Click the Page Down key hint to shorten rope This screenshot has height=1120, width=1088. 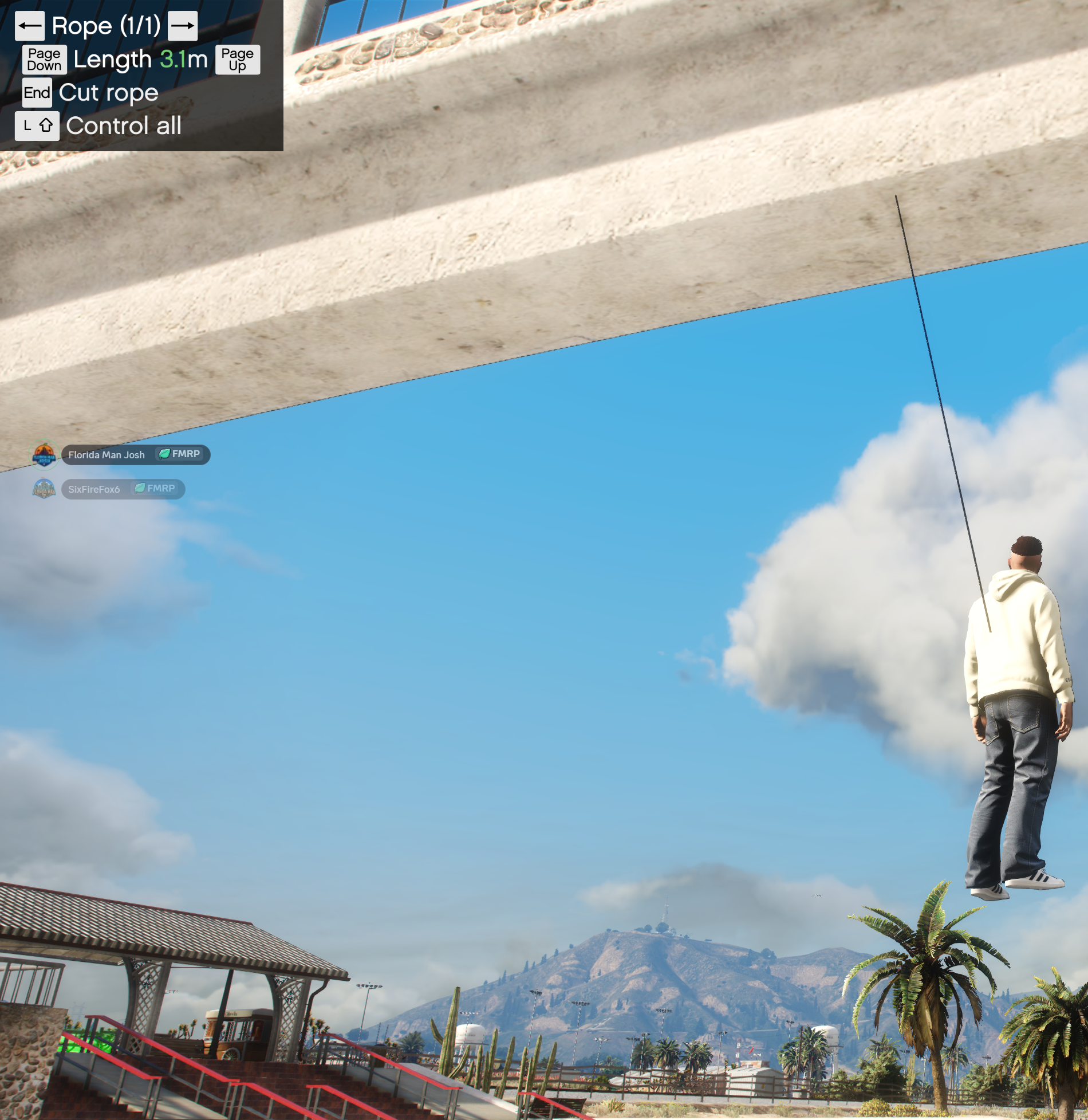click(x=44, y=59)
